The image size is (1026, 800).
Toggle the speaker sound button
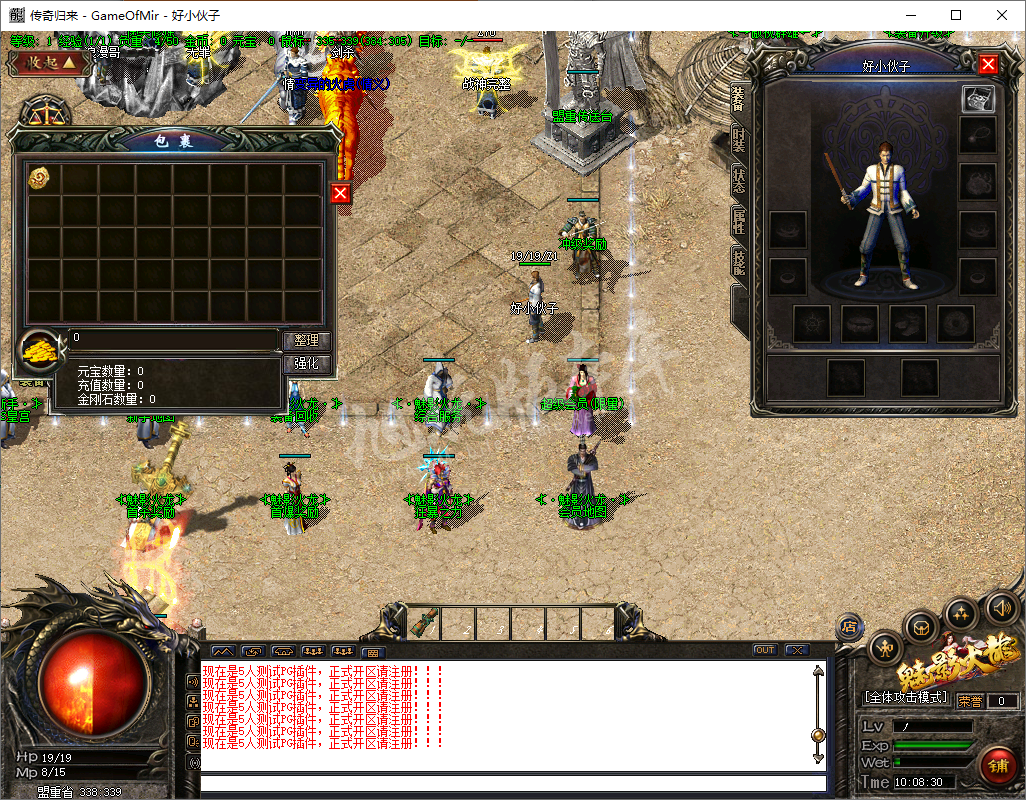click(1001, 607)
